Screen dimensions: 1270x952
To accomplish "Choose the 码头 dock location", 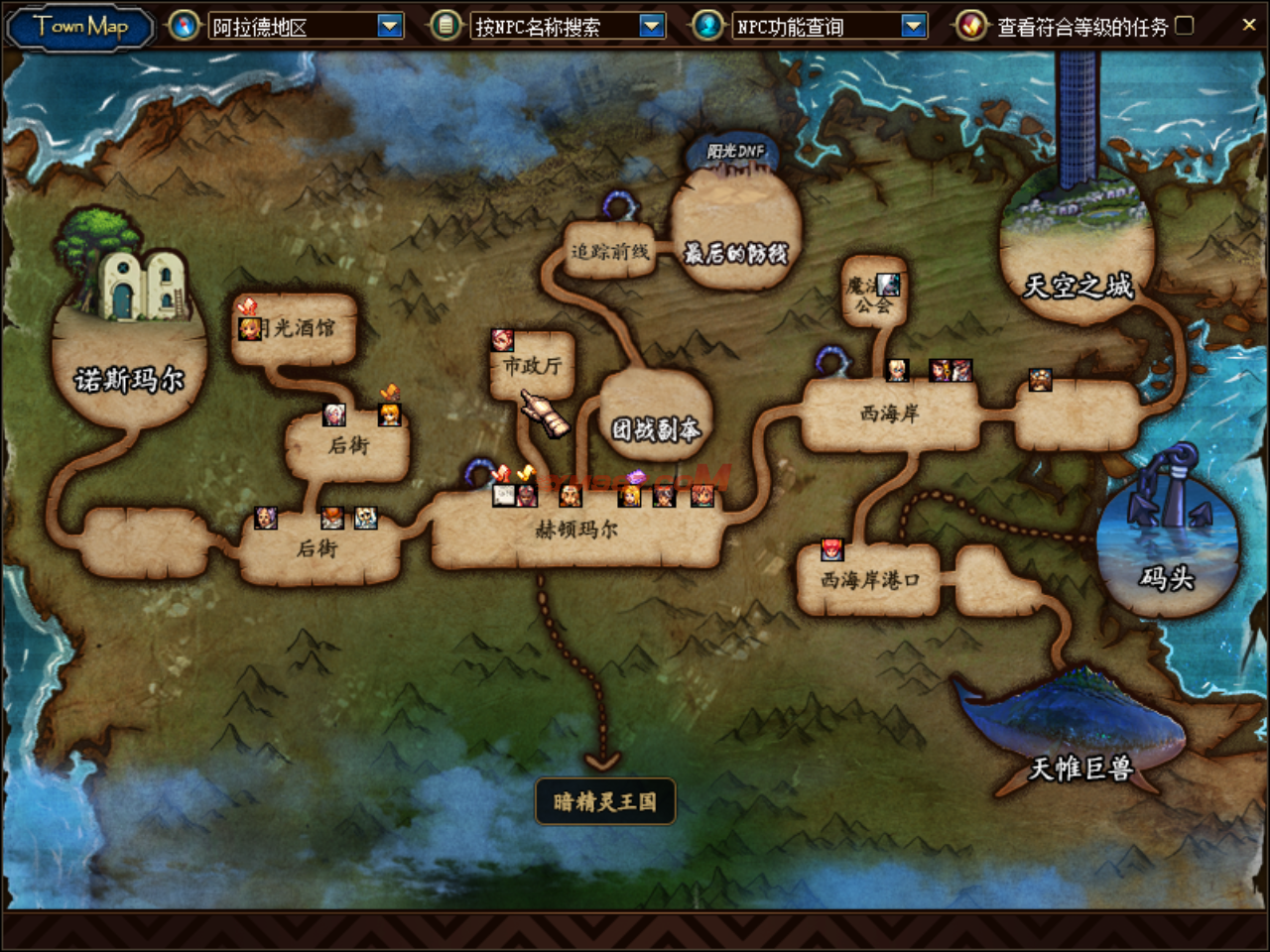I will [x=1167, y=577].
